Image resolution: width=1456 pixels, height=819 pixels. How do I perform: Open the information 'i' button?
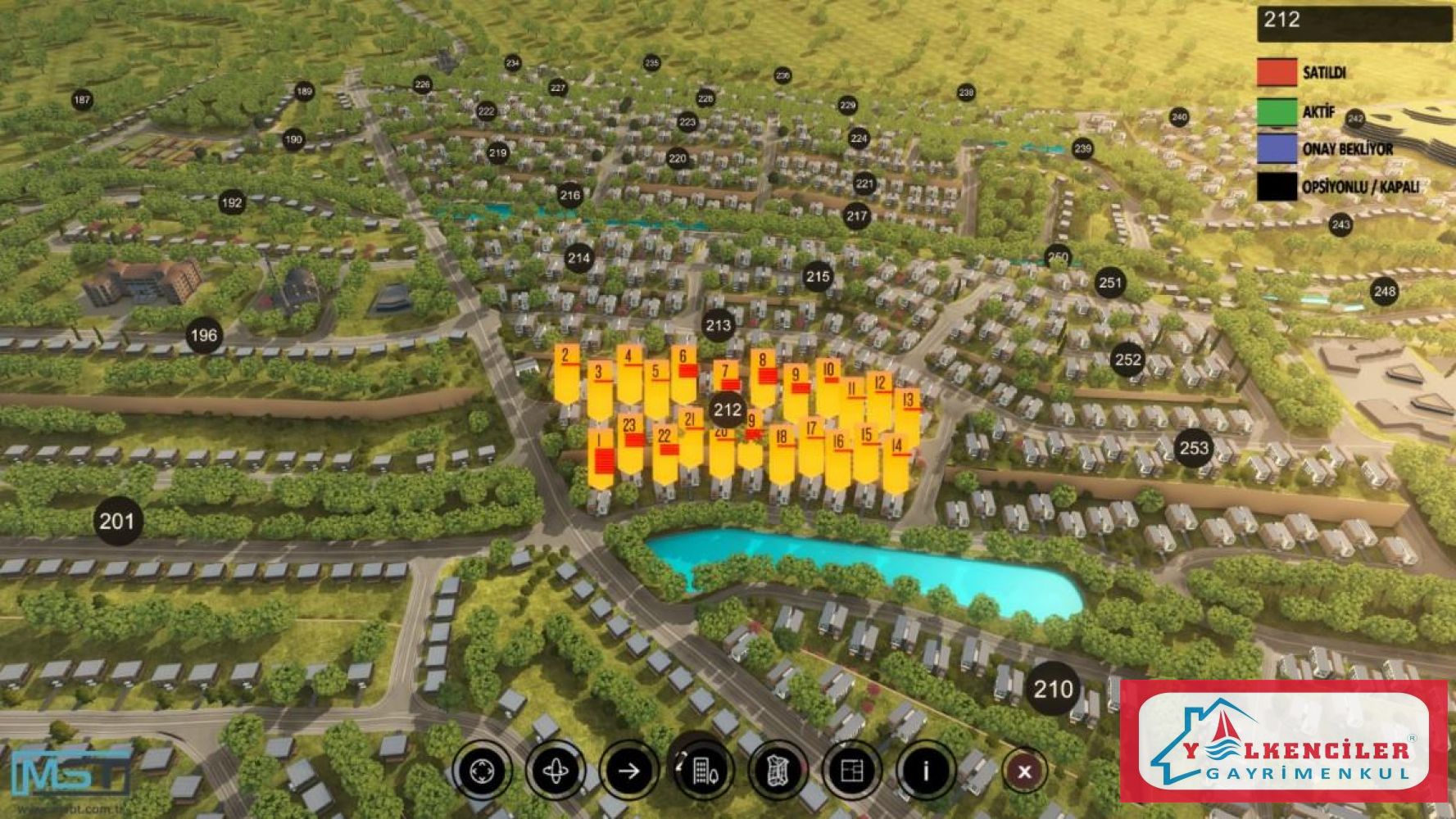(926, 771)
